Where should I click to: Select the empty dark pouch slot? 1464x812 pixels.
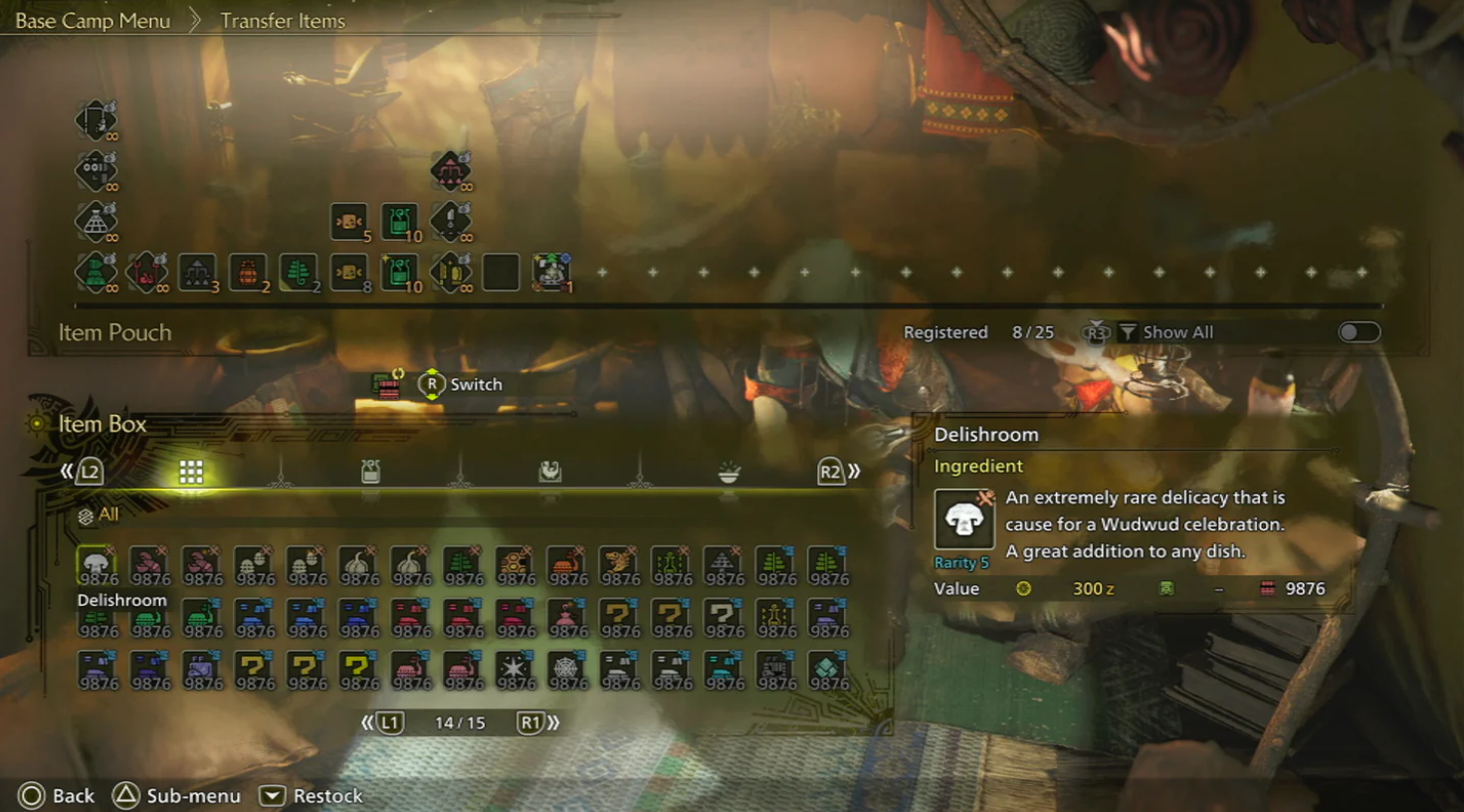click(501, 272)
